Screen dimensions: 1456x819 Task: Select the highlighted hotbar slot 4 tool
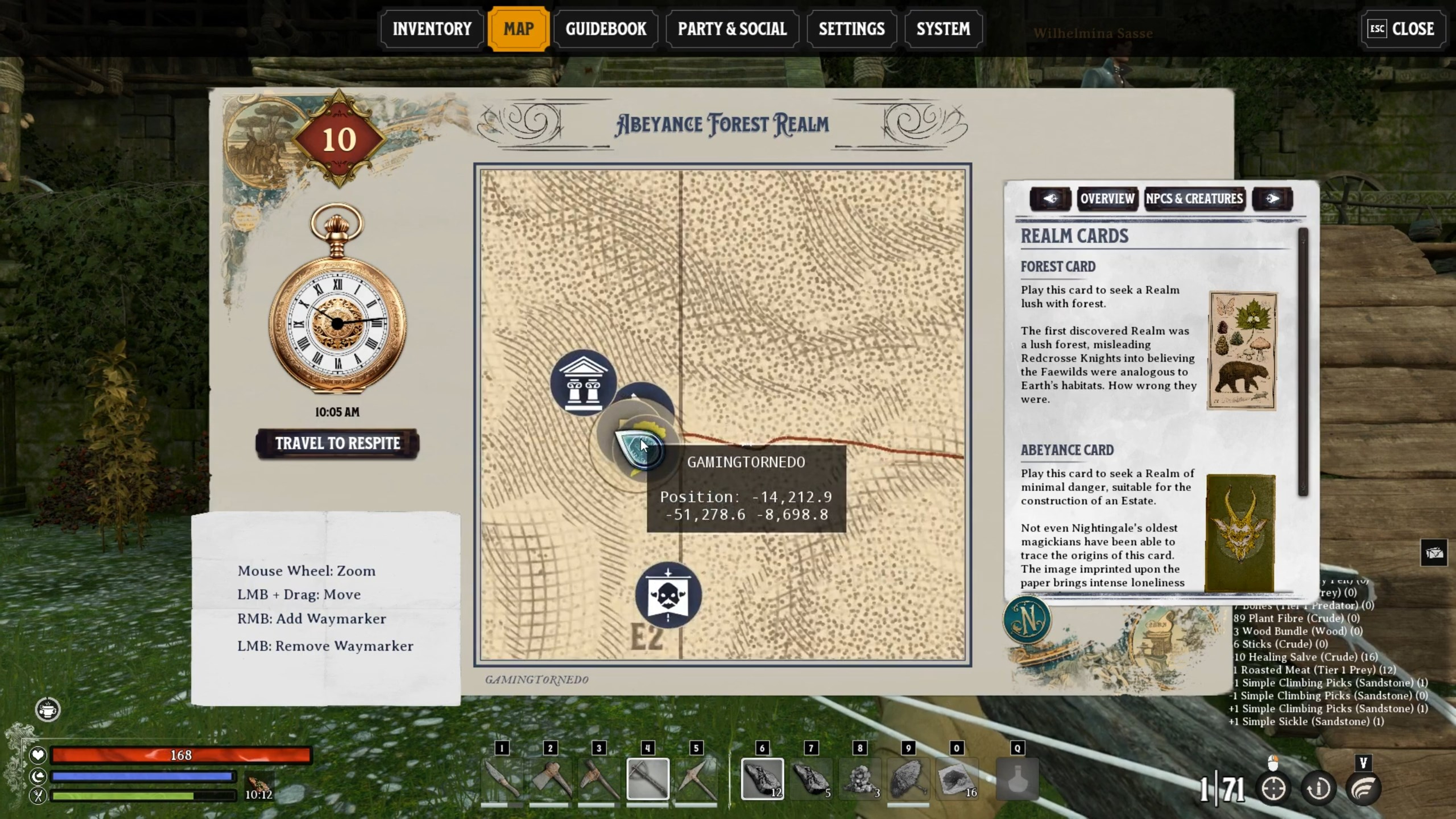(x=648, y=779)
